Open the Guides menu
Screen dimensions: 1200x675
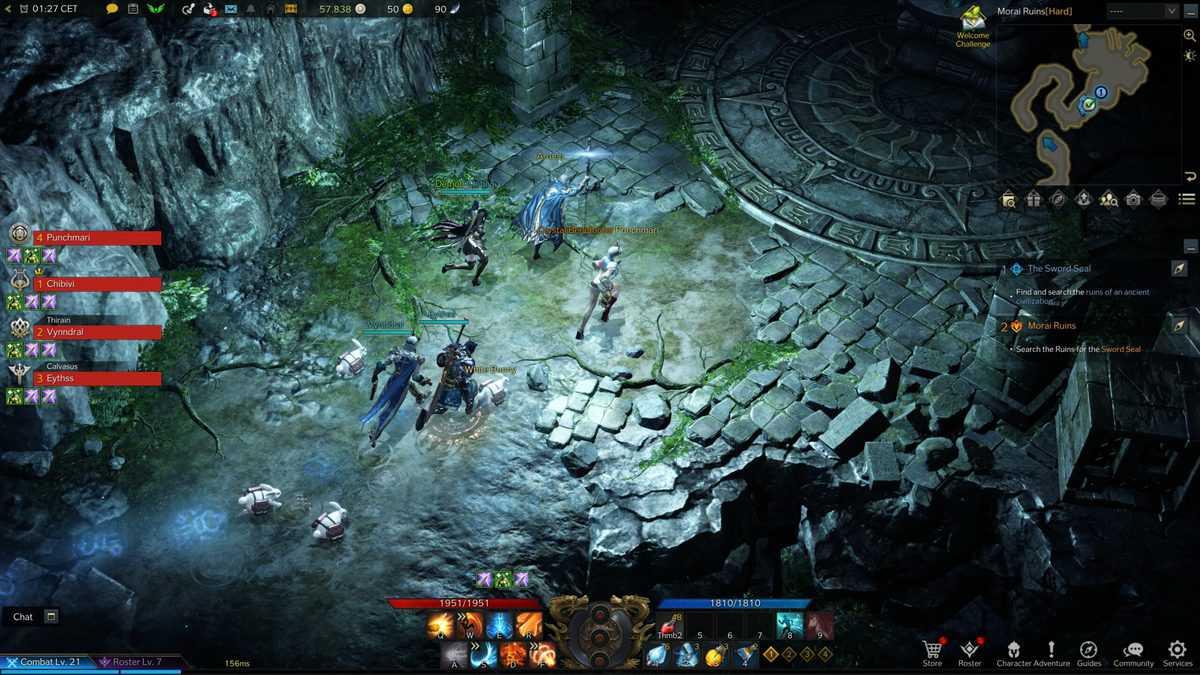(1089, 652)
